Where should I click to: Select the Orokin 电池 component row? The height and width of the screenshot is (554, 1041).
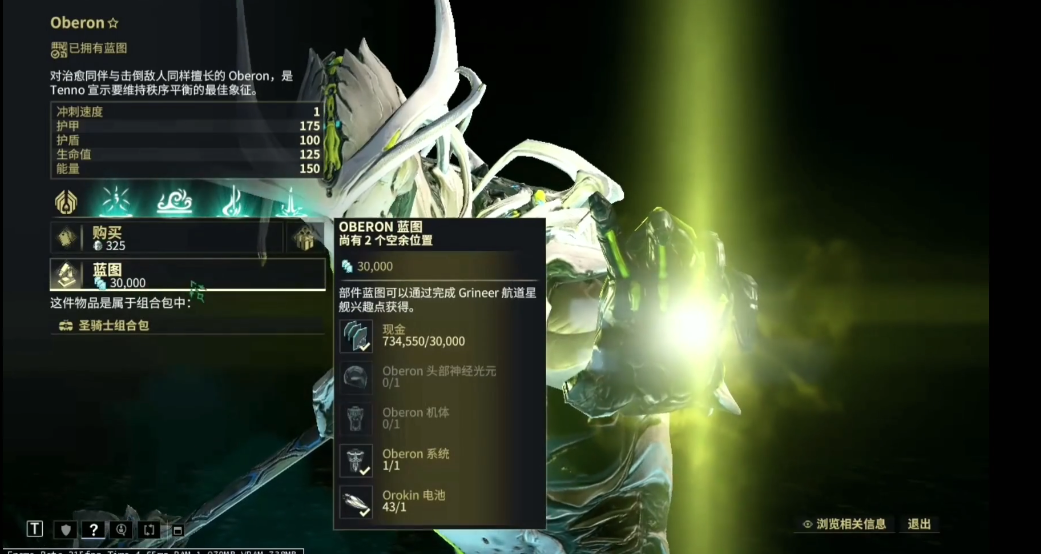click(440, 501)
